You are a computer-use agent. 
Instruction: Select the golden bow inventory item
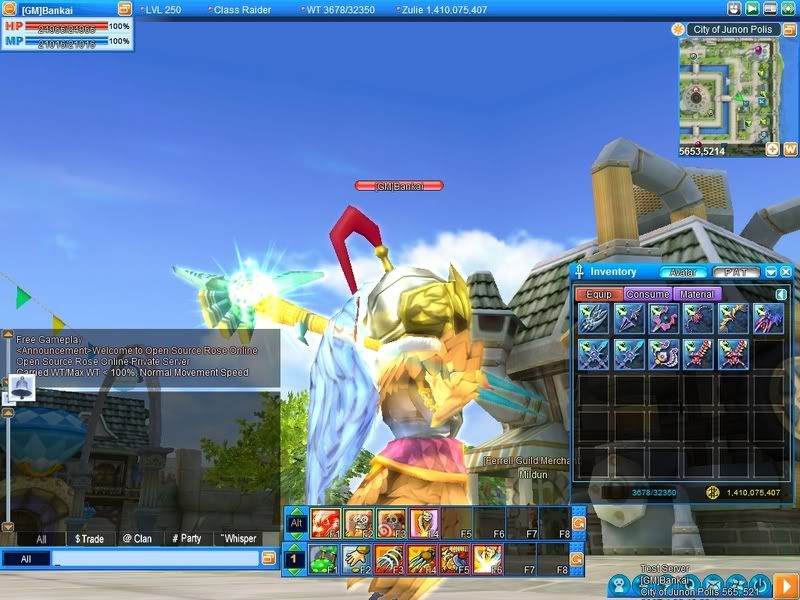(732, 319)
